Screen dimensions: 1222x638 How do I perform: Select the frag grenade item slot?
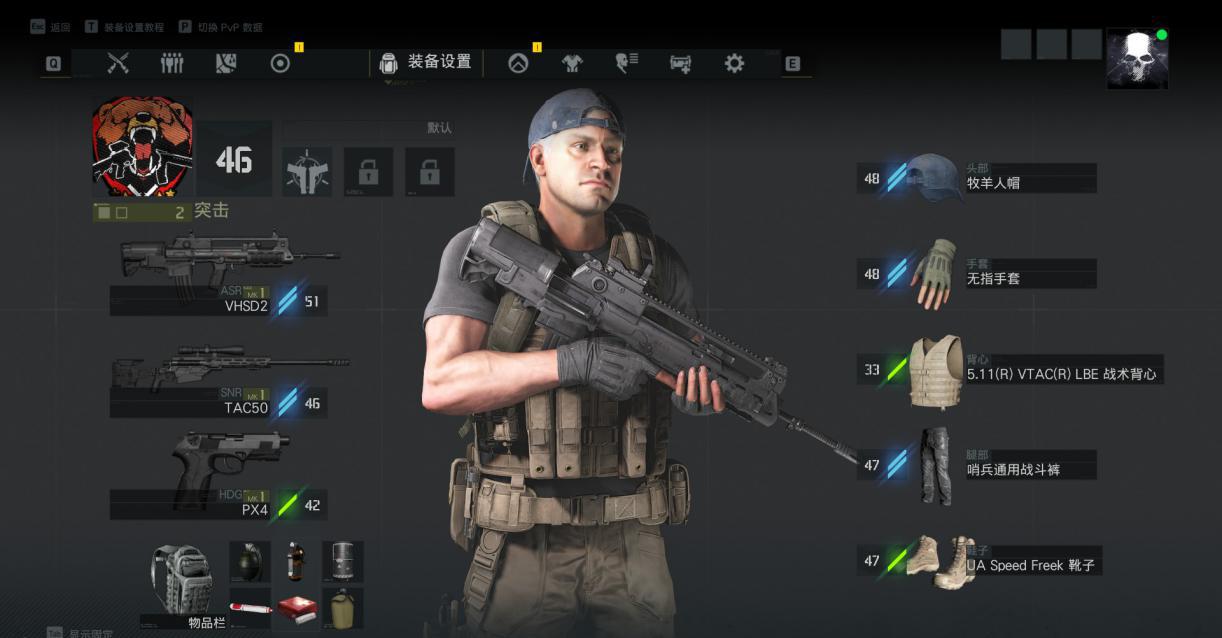pyautogui.click(x=250, y=561)
